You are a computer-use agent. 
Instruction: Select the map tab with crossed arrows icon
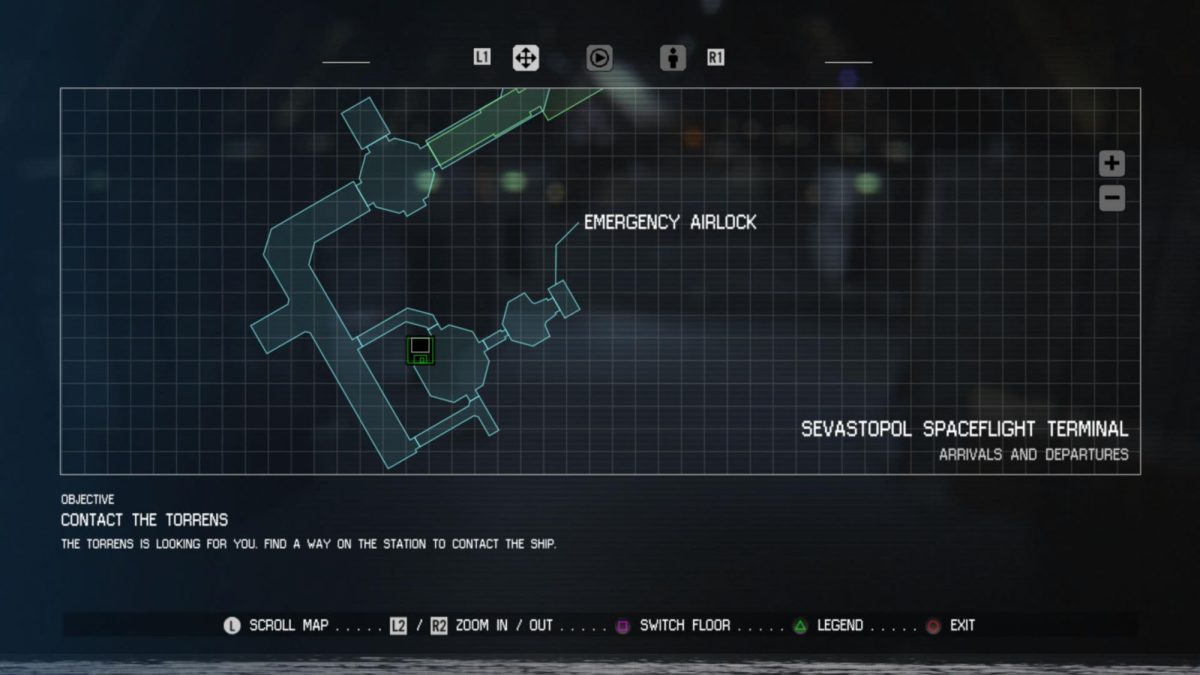[x=525, y=58]
